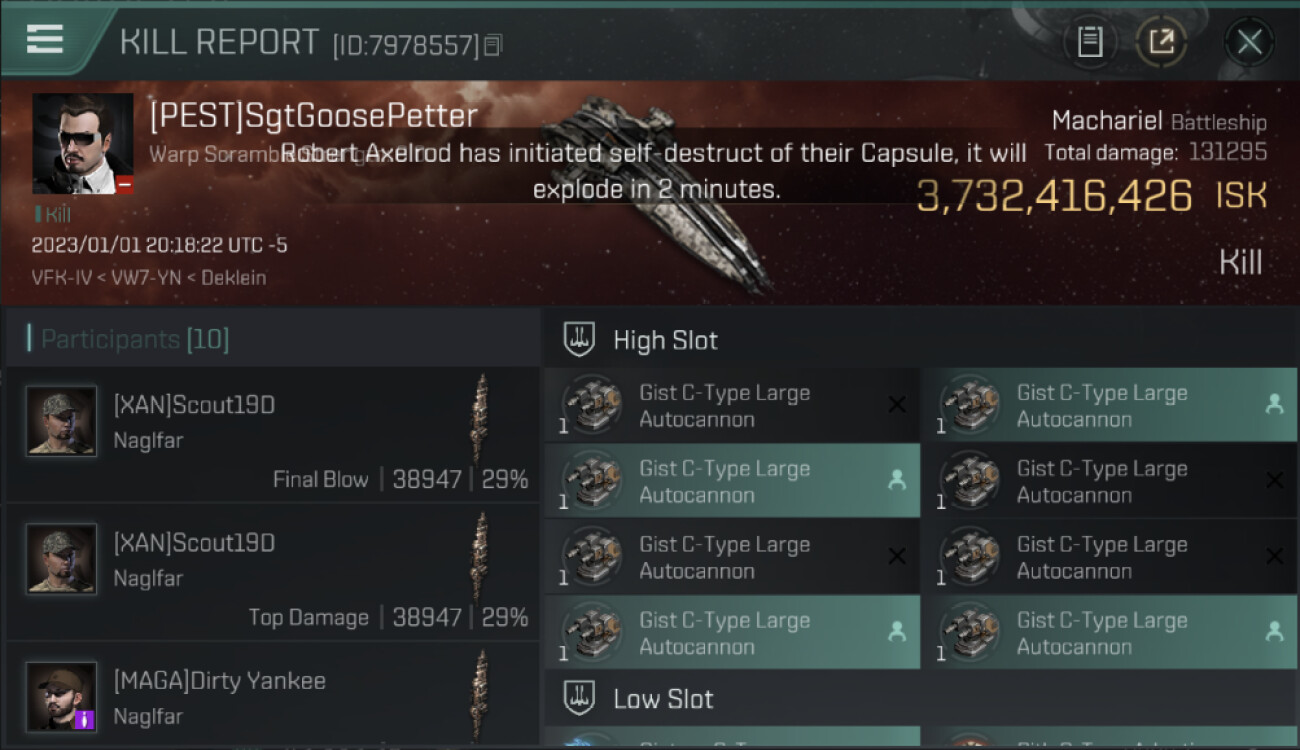Select Scout19D's Top Damage participant row
This screenshot has height=750, width=1300.
(x=272, y=572)
